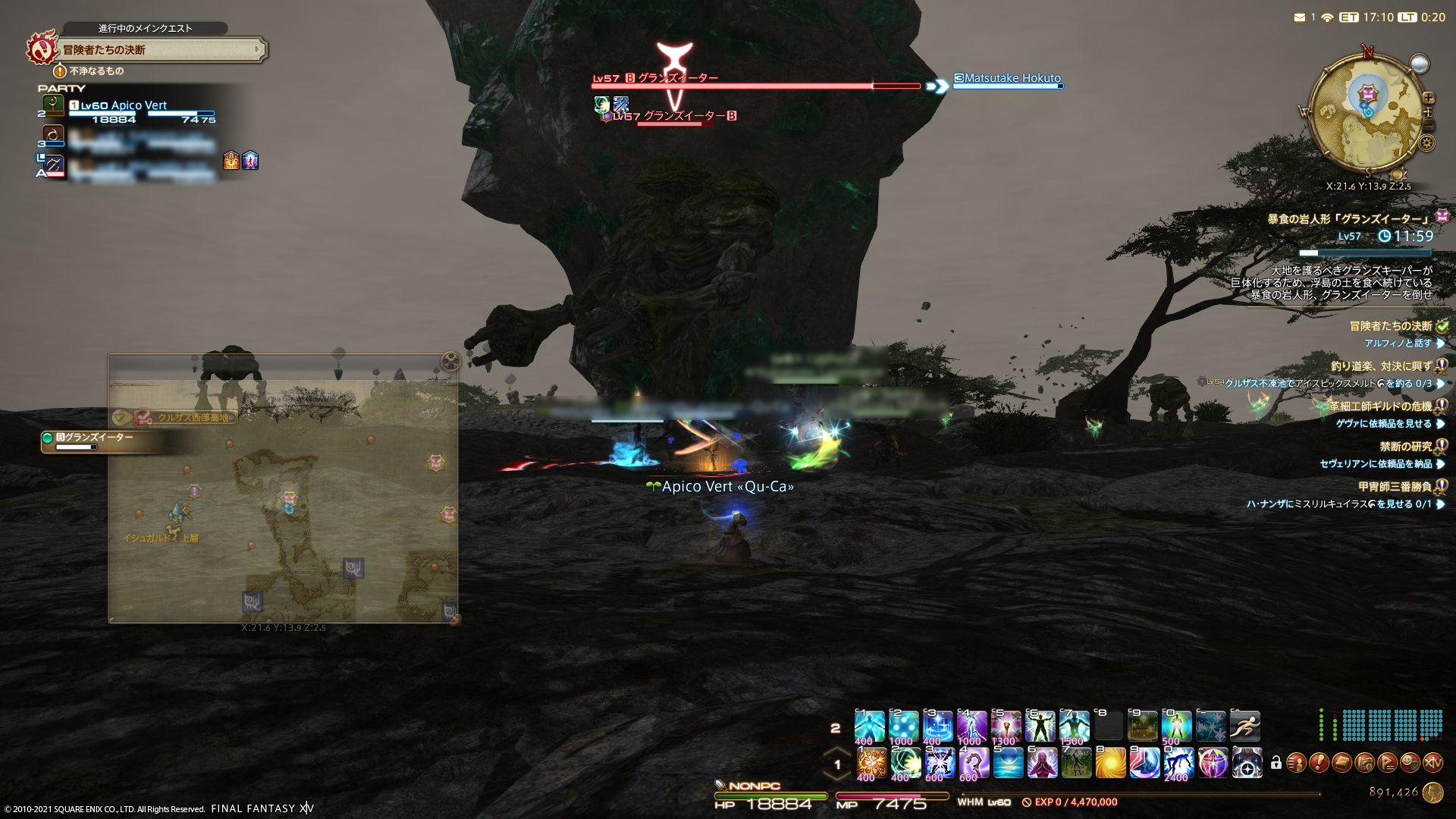The height and width of the screenshot is (819, 1456).
Task: Click the FATE marker on area map centre
Action: (x=289, y=499)
